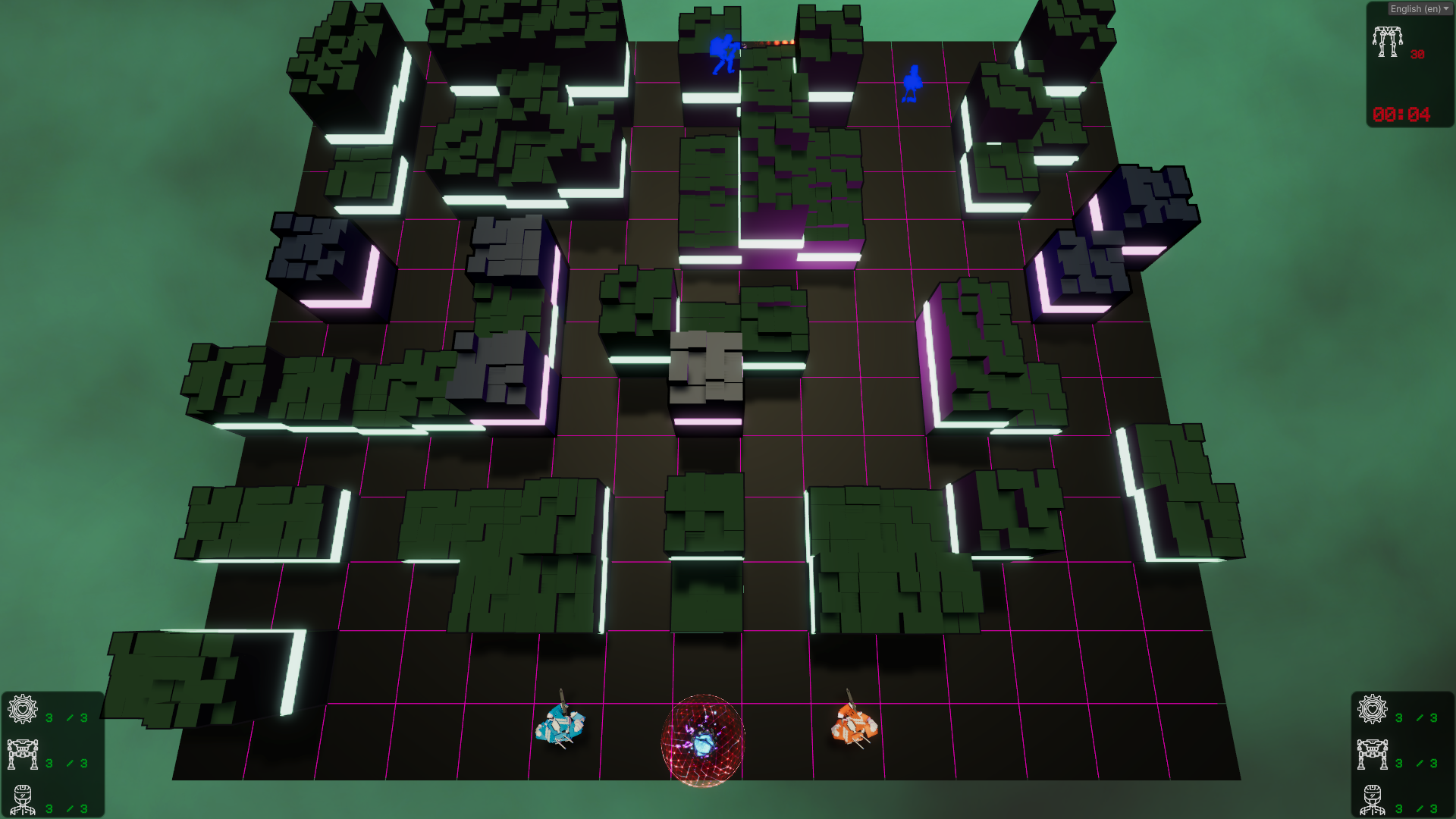
Task: Select the blue bird unit on the map
Action: (x=912, y=81)
